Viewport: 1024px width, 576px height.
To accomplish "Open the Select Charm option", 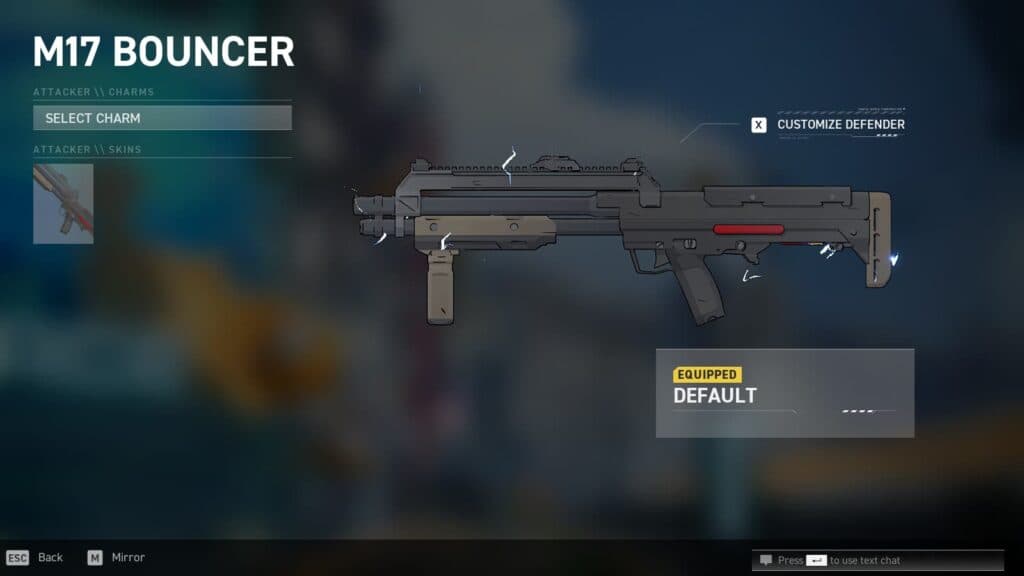I will [x=162, y=118].
